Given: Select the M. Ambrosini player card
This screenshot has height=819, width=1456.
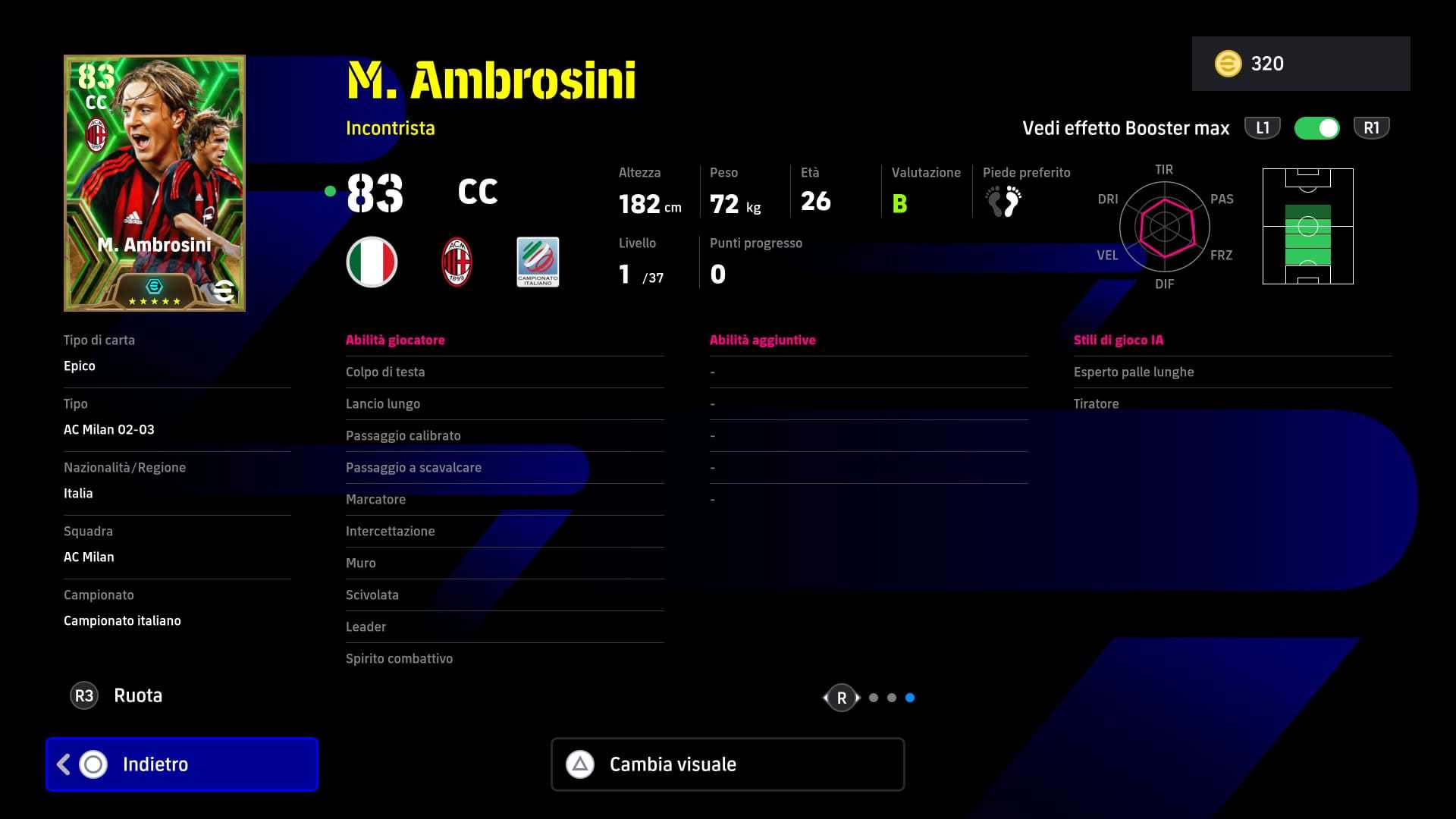Looking at the screenshot, I should [155, 183].
